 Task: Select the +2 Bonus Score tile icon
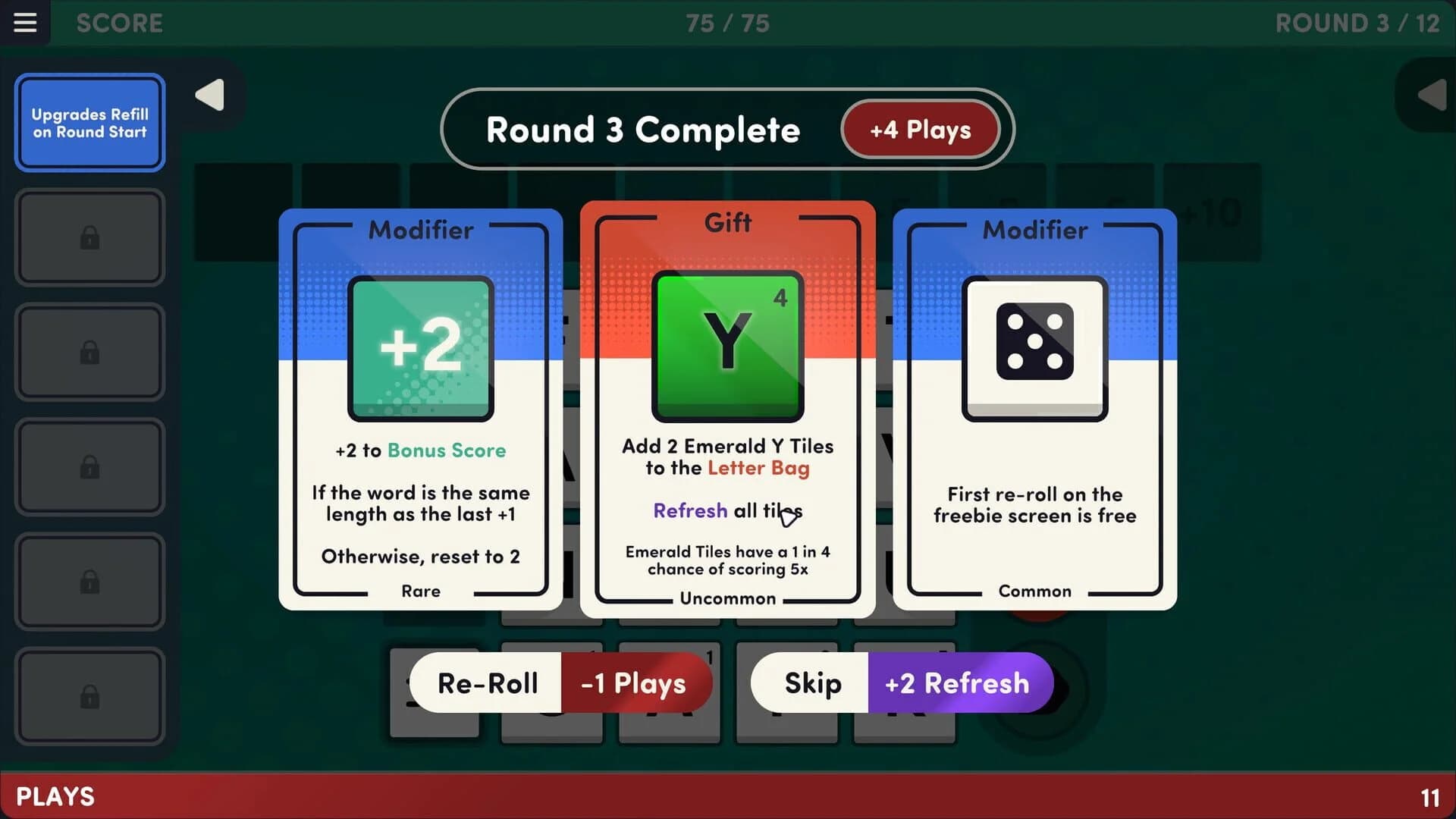(x=420, y=348)
